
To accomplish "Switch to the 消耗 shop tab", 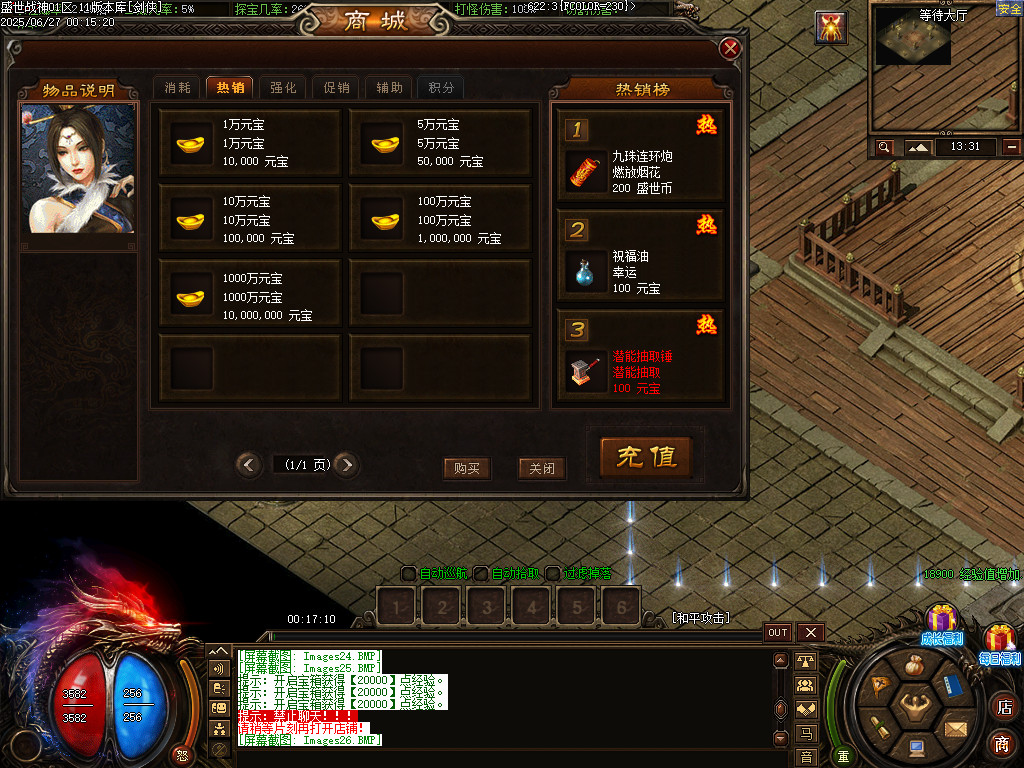I will 177,88.
